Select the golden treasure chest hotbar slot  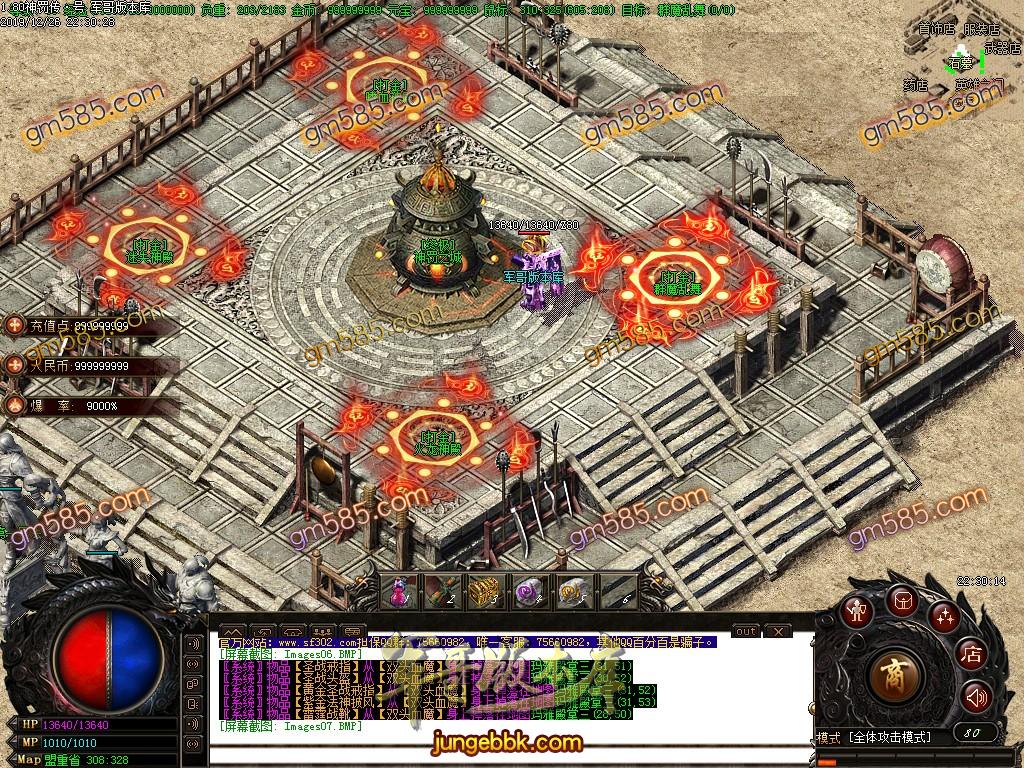pyautogui.click(x=483, y=592)
